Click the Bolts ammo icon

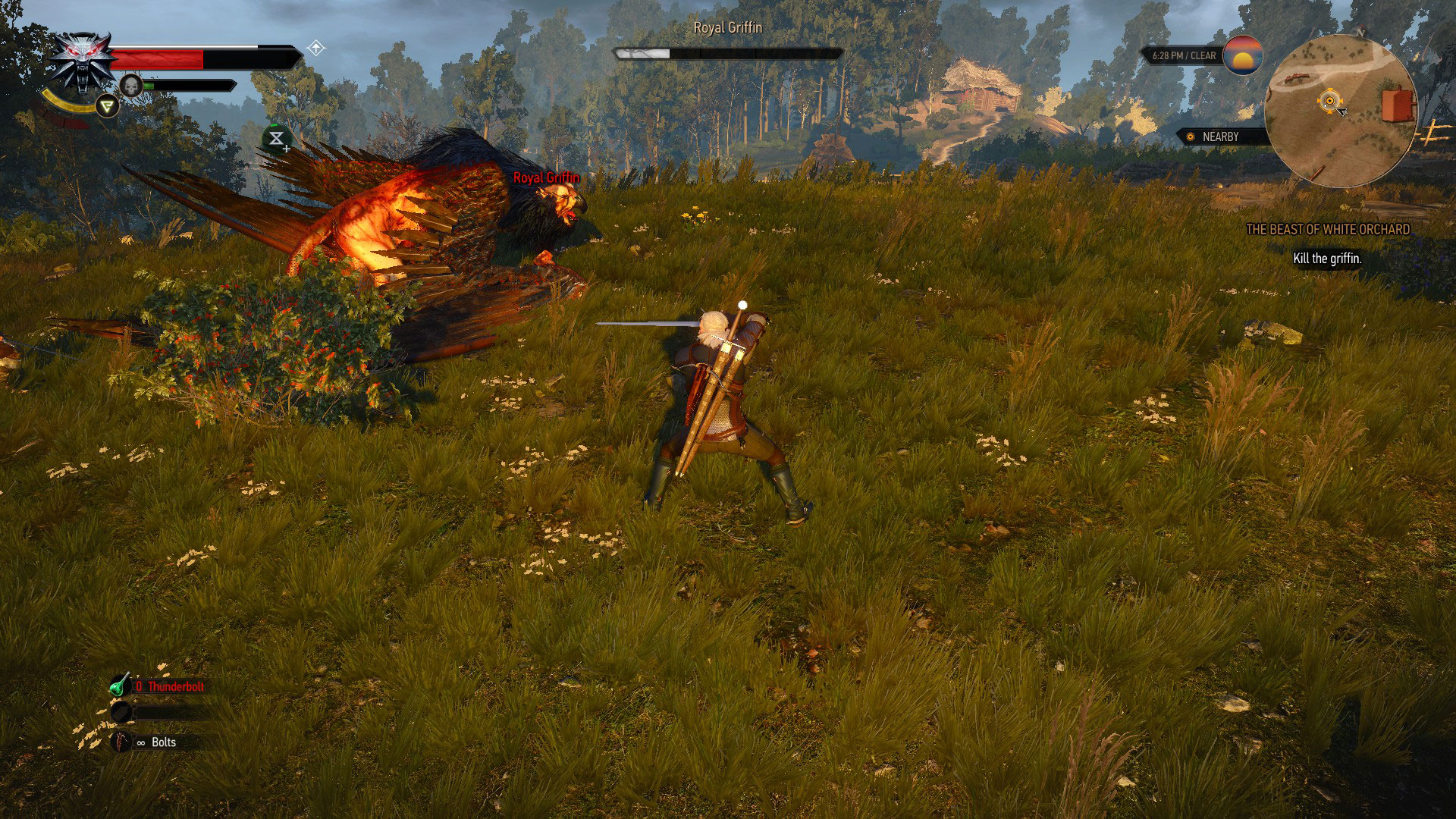pyautogui.click(x=119, y=742)
